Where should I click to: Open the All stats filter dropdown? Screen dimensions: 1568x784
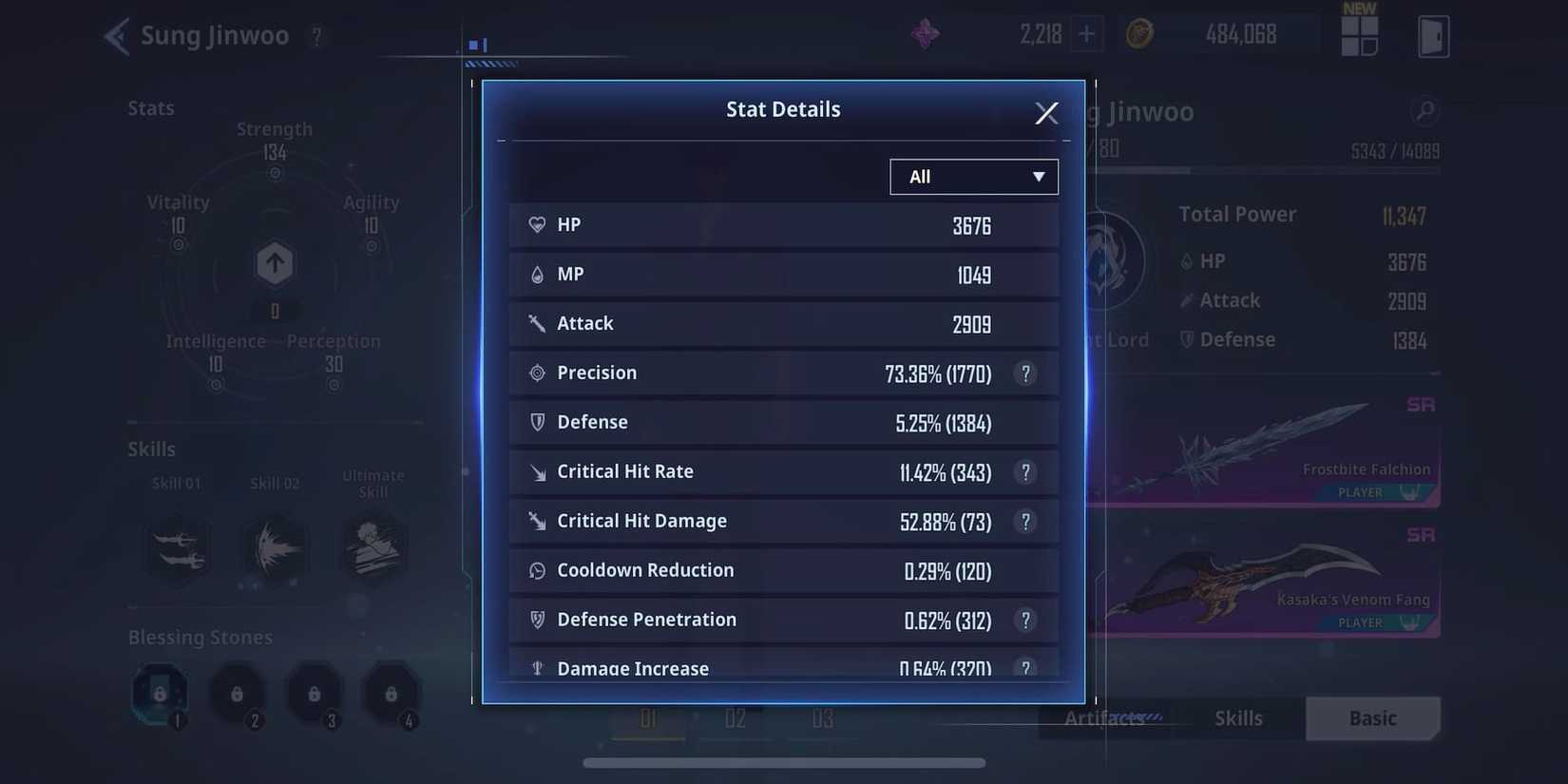click(973, 176)
